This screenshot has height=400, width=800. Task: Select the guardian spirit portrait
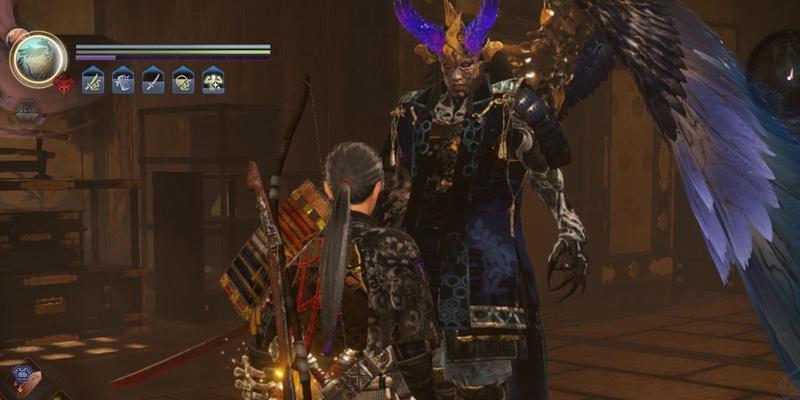pos(38,59)
